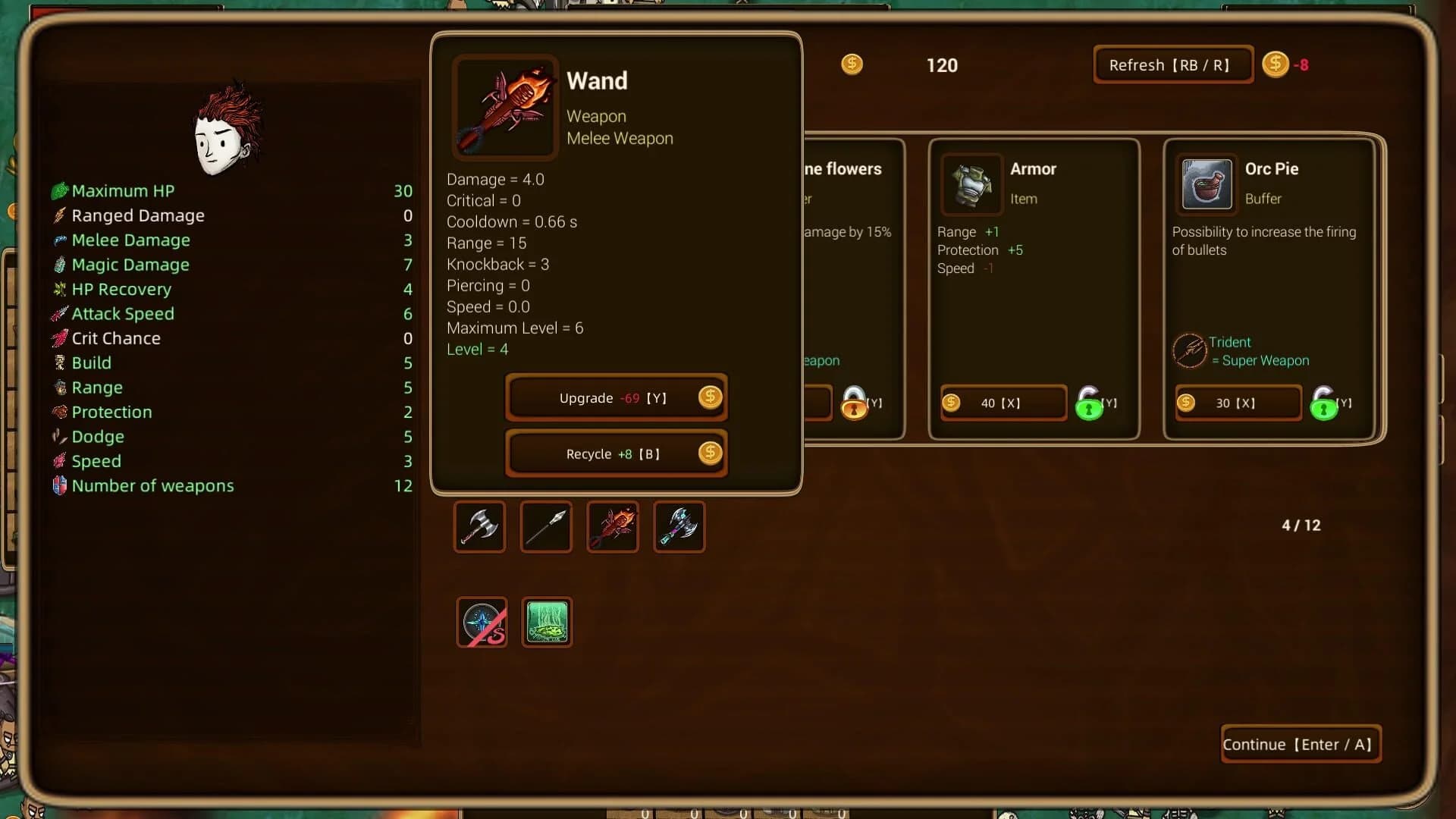1456x819 pixels.
Task: Click the green swamp ability icon
Action: (547, 623)
